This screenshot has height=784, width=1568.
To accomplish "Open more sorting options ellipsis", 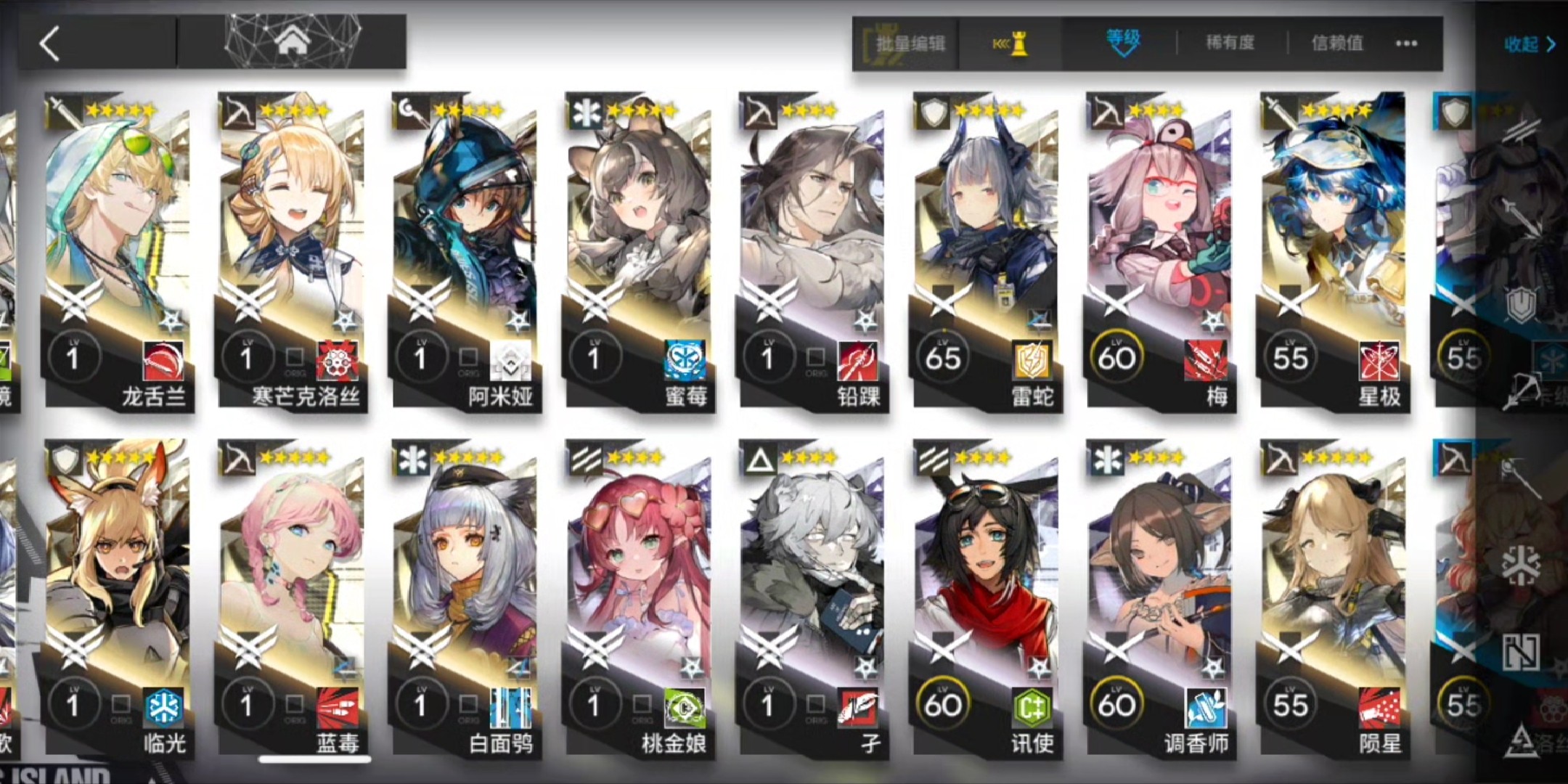I will click(x=1406, y=44).
